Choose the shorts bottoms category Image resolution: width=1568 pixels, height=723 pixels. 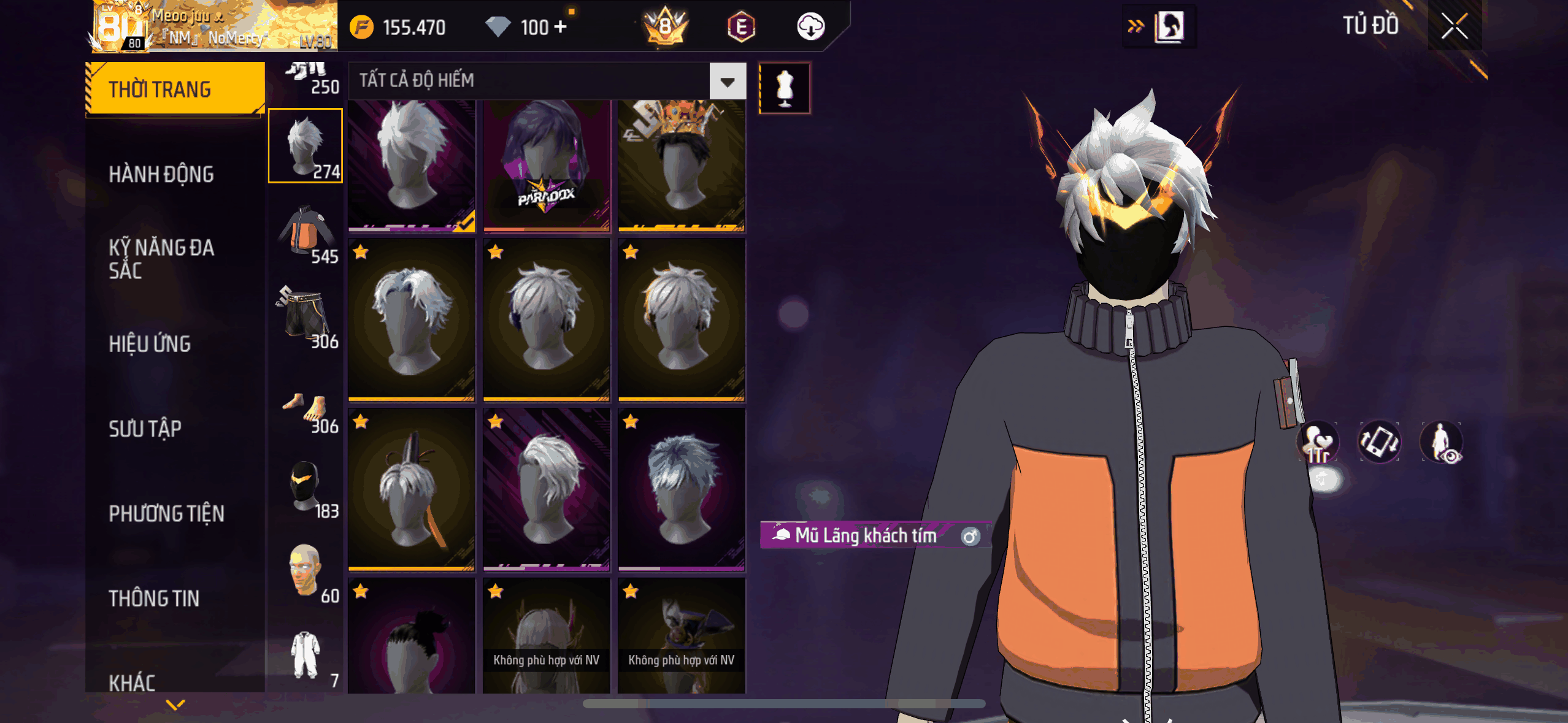pos(306,317)
